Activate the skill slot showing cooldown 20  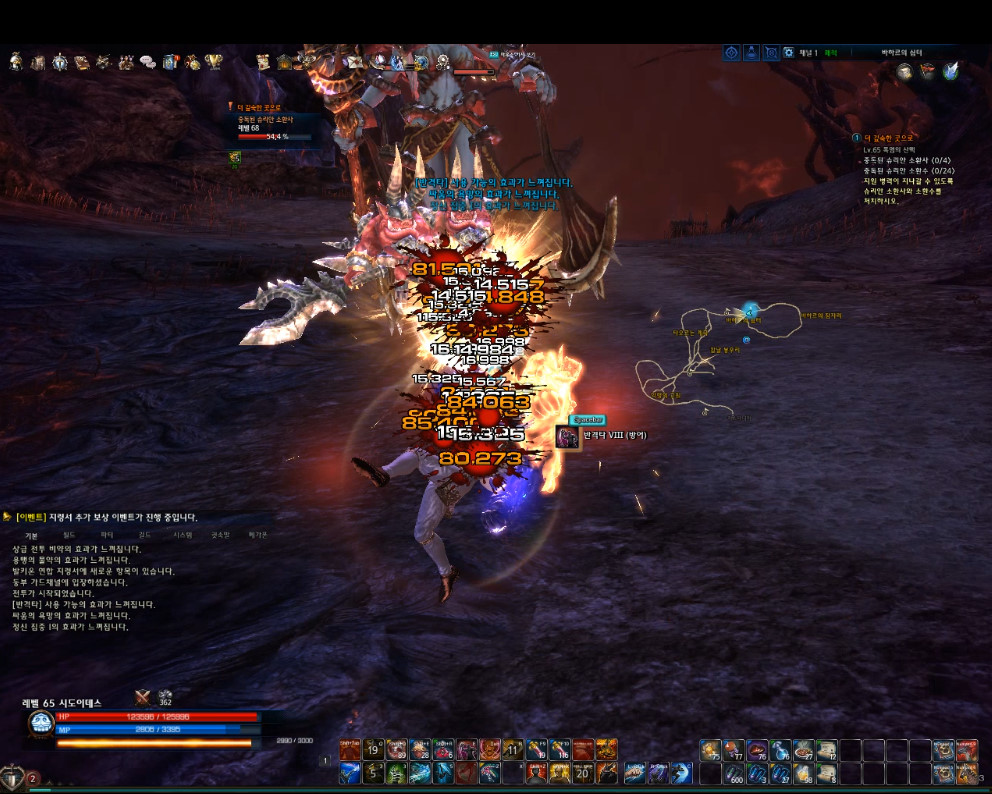584,772
